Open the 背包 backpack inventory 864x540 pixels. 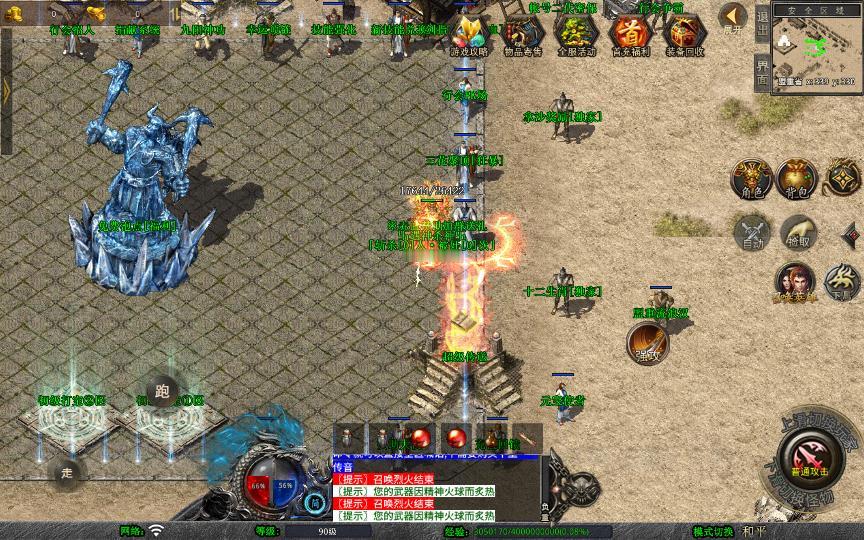[796, 177]
